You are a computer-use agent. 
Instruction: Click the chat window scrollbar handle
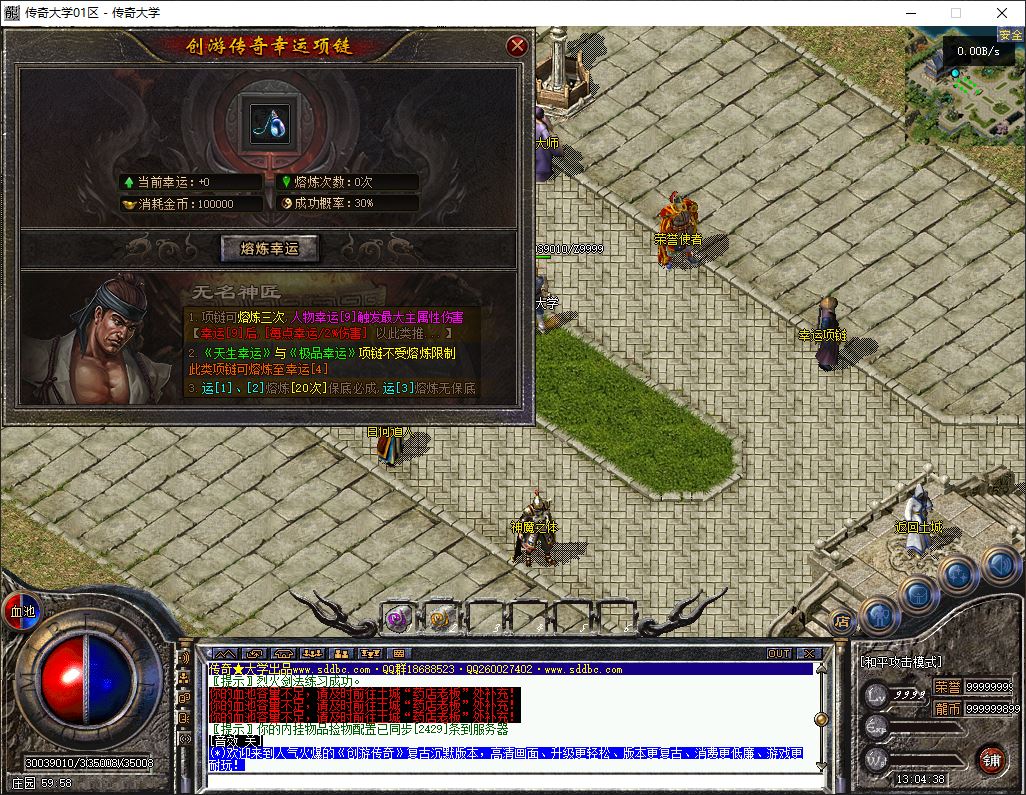tap(820, 717)
